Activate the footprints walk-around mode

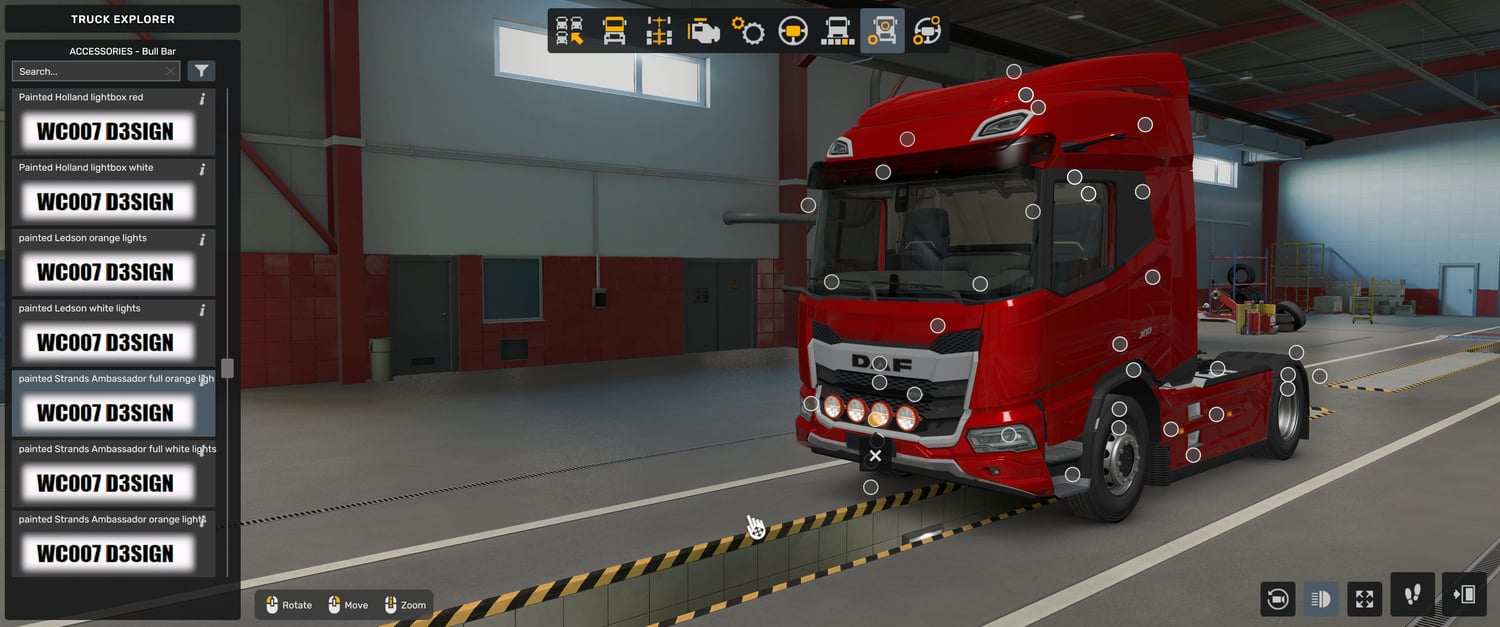[x=1412, y=595]
